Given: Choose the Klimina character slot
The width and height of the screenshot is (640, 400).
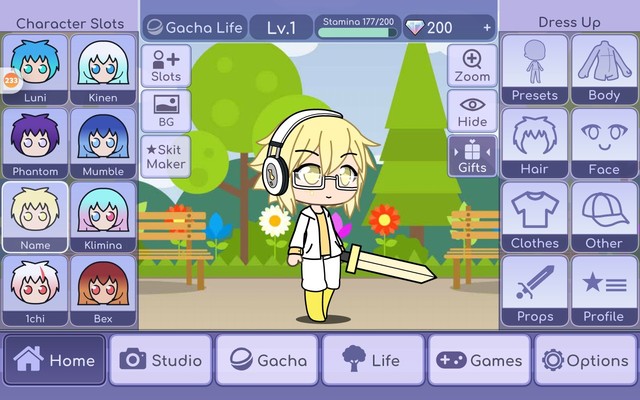Looking at the screenshot, I should (x=103, y=216).
